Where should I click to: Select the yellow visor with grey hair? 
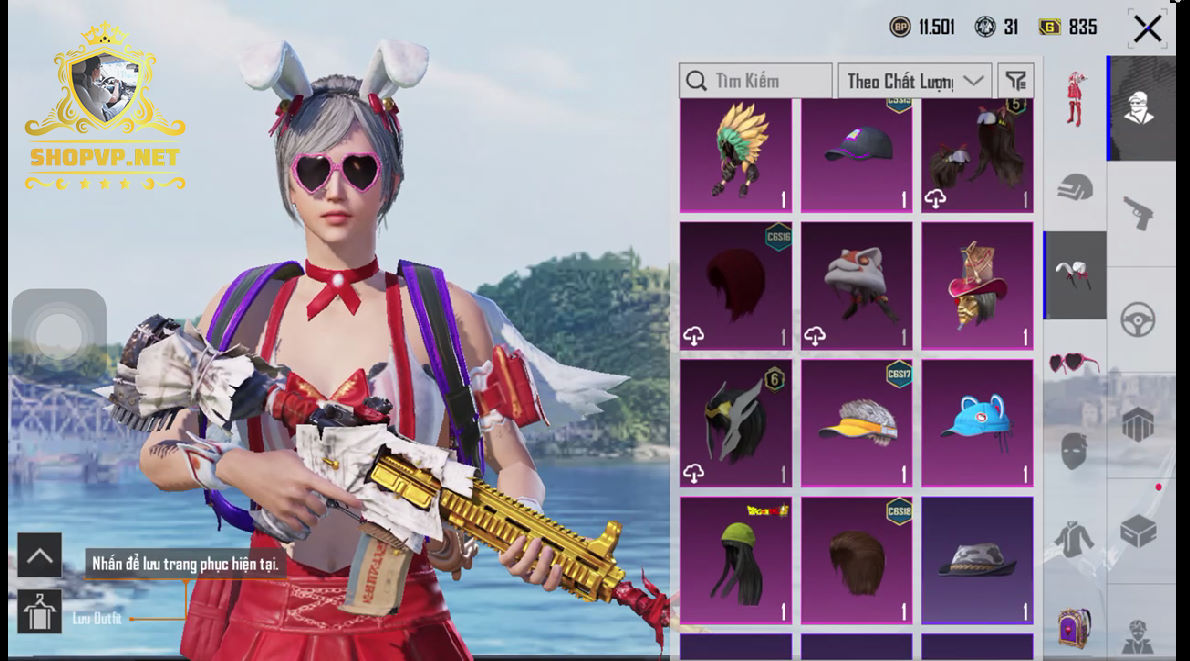click(x=857, y=424)
